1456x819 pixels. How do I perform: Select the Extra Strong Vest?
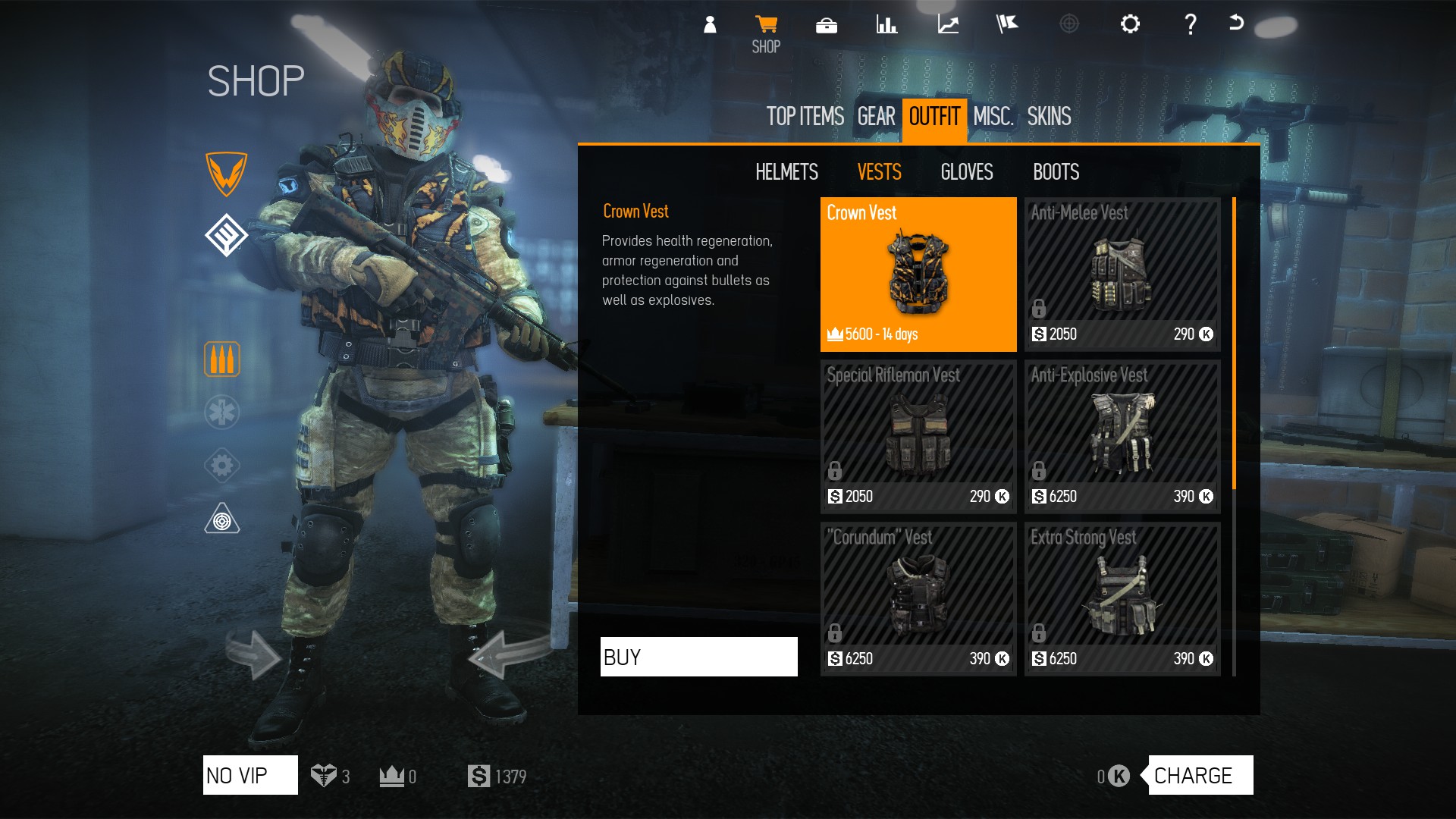point(1122,599)
